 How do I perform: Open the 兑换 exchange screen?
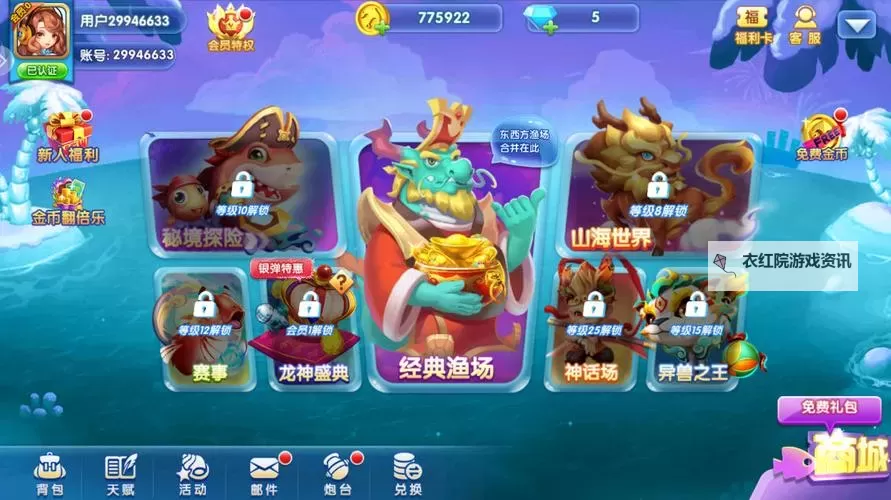pyautogui.click(x=407, y=473)
